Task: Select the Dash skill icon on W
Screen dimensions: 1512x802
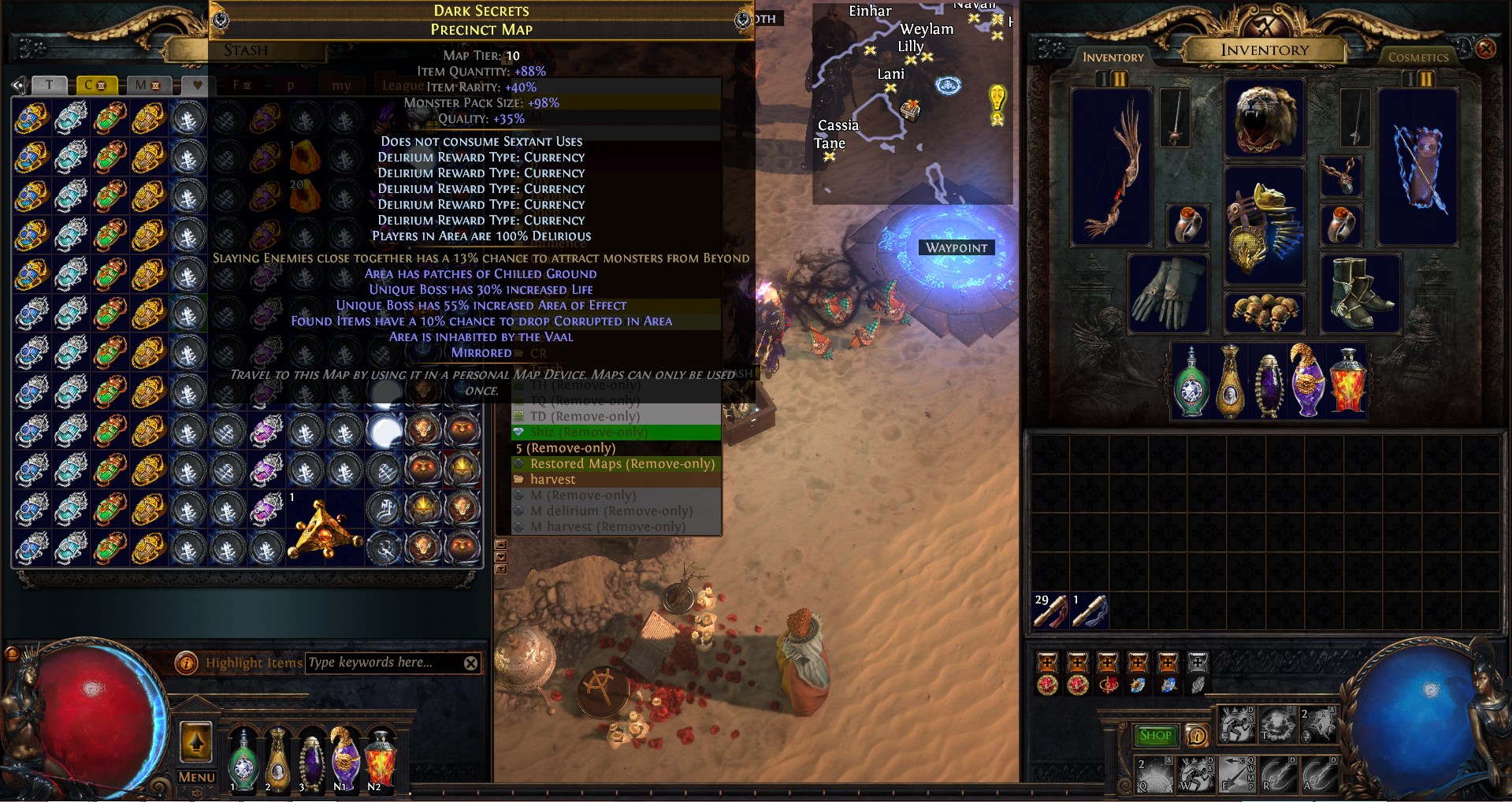Action: tap(1196, 776)
